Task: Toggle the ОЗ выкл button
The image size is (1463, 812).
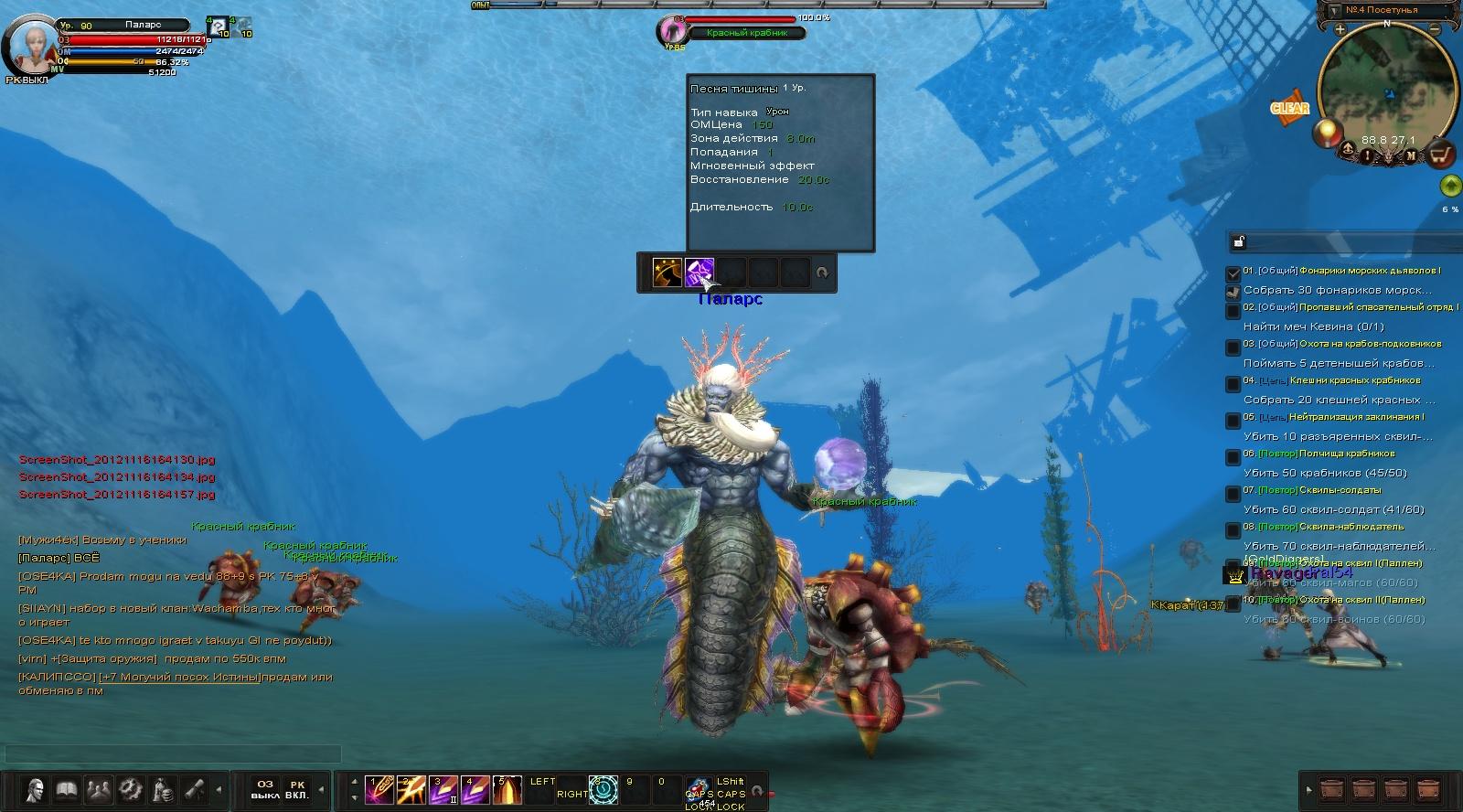Action: (265, 789)
